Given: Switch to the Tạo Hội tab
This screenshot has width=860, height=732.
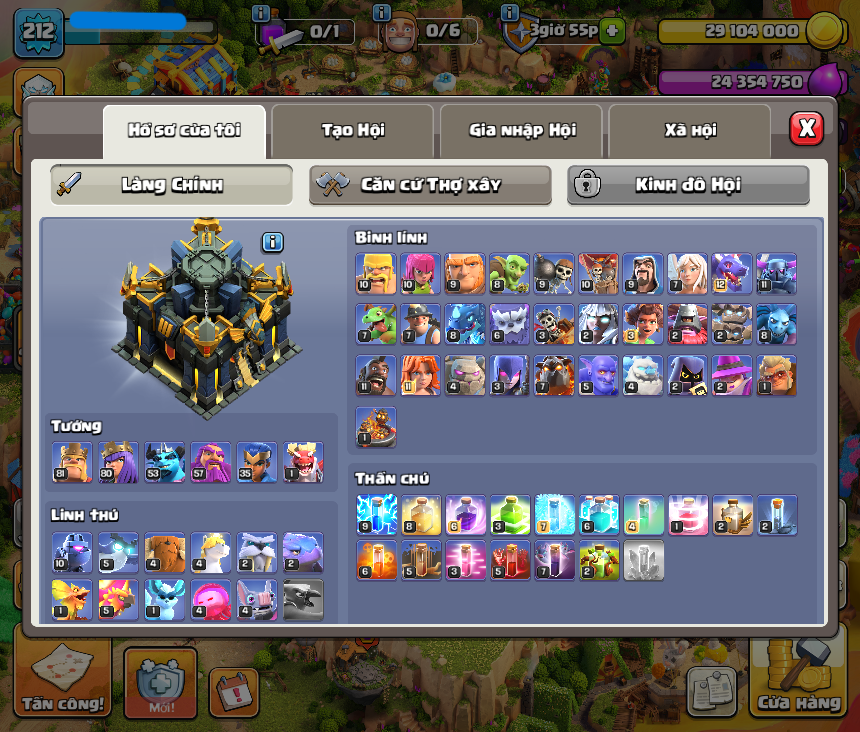Looking at the screenshot, I should pos(352,131).
